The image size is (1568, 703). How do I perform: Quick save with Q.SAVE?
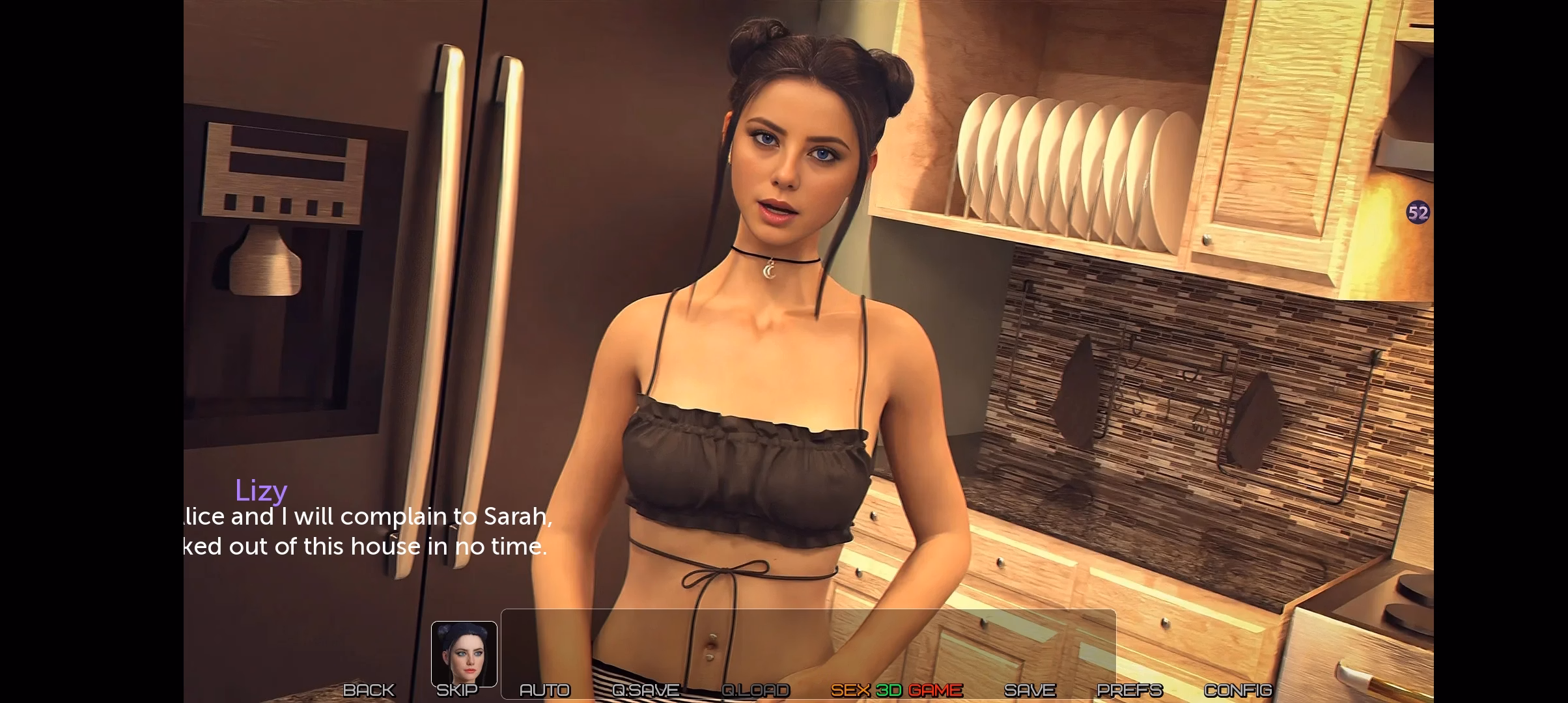pos(645,690)
